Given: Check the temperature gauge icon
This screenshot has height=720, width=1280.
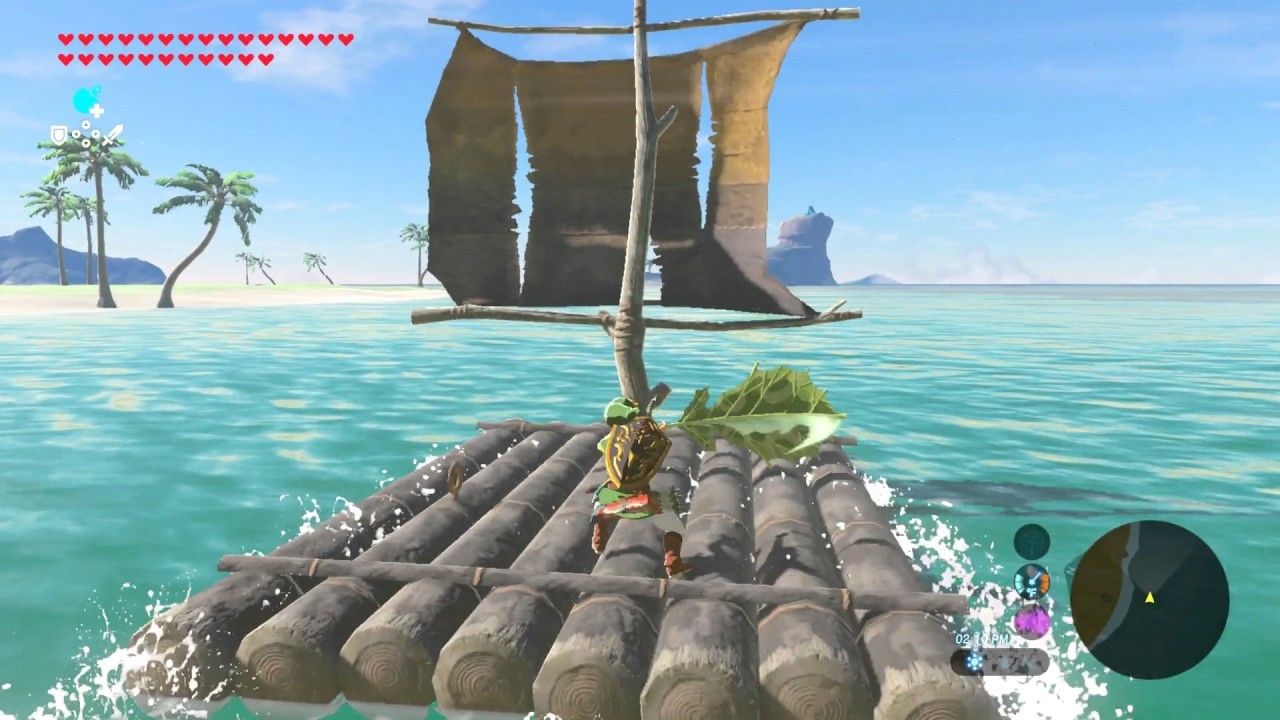Looking at the screenshot, I should click(1031, 581).
